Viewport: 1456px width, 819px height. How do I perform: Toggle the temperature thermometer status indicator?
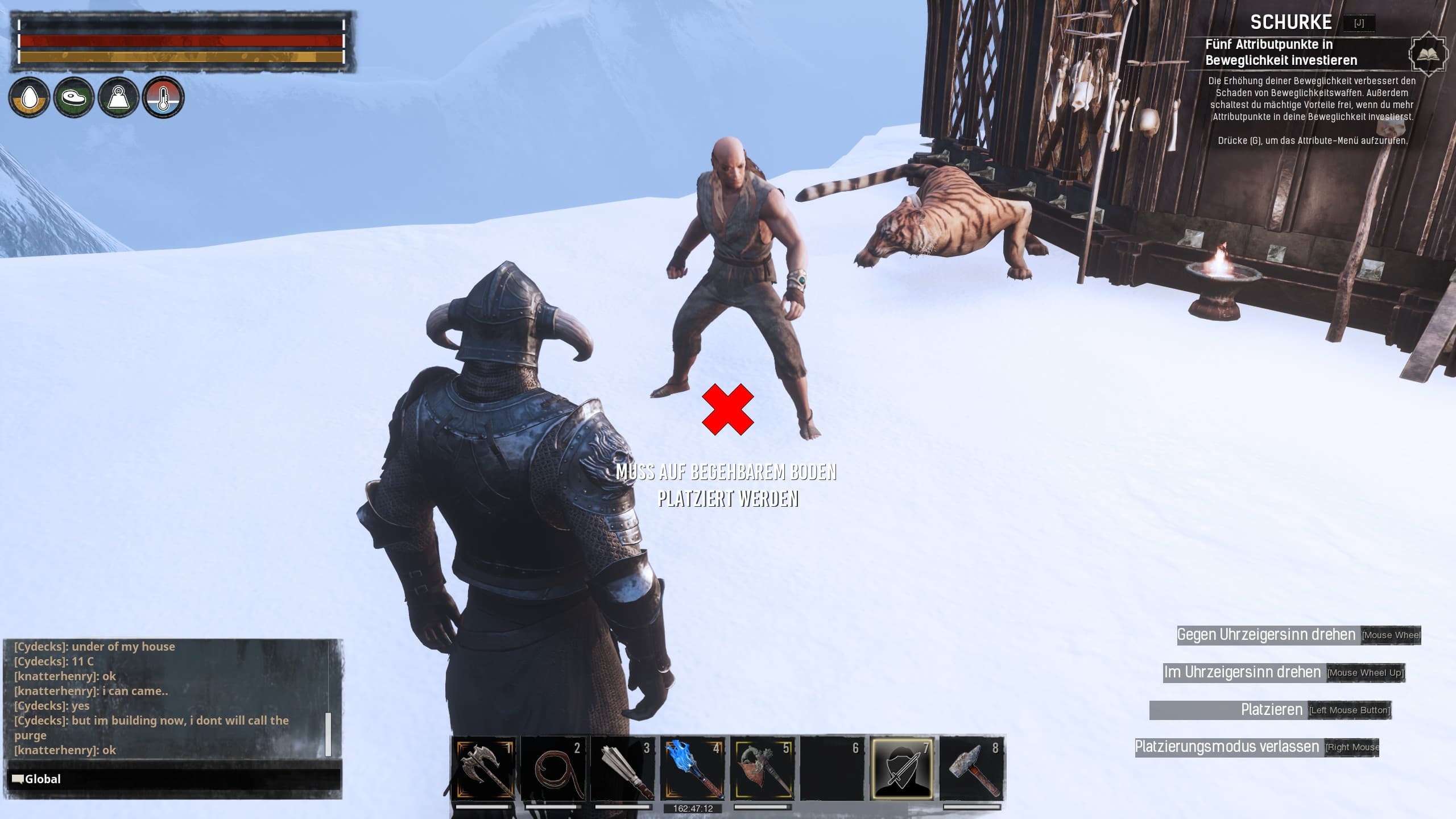pos(163,97)
